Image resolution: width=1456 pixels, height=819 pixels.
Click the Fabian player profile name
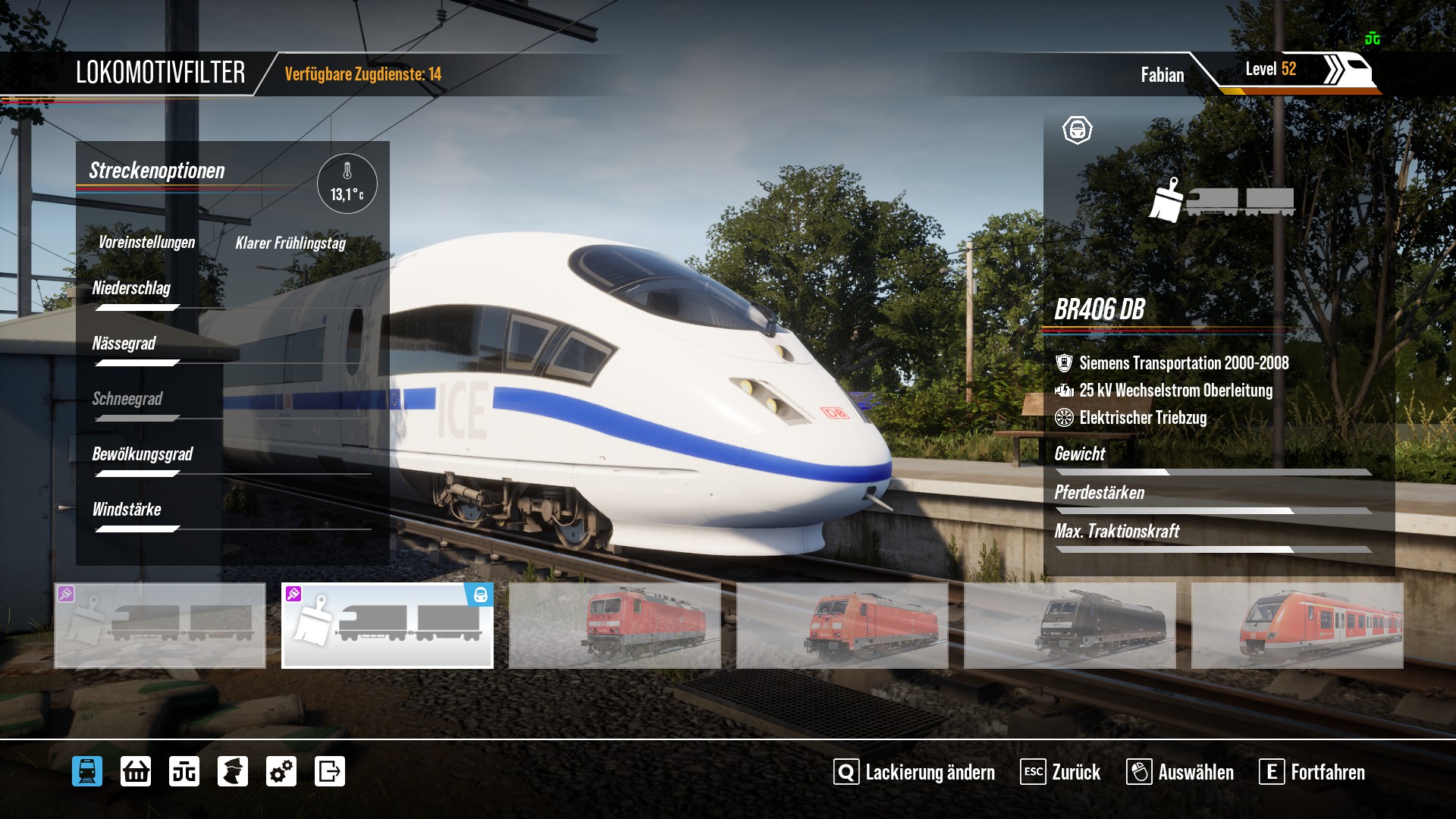[x=1162, y=75]
